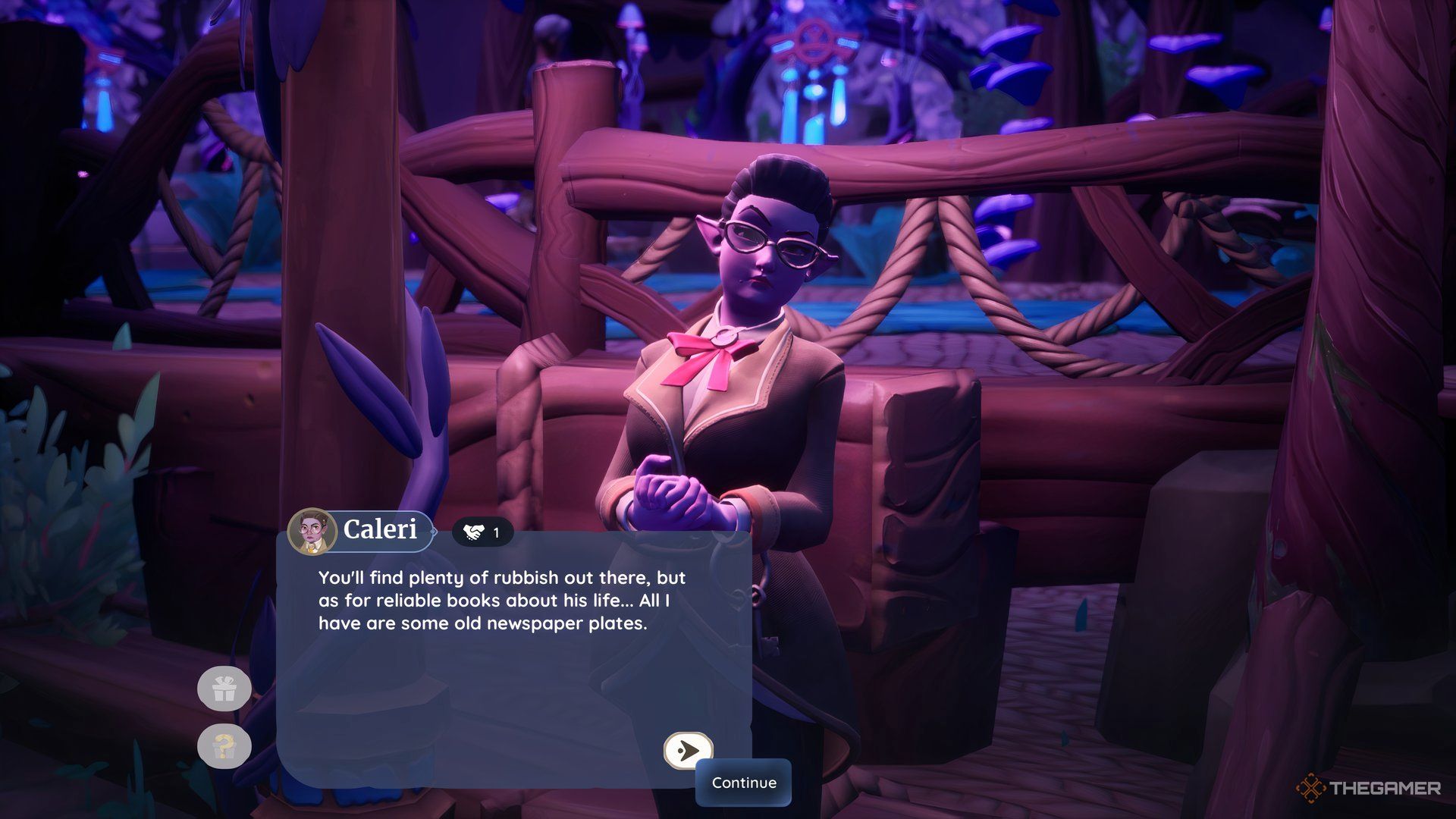Image resolution: width=1456 pixels, height=819 pixels.
Task: View Caleri's friendship level handshake badge
Action: click(x=482, y=532)
